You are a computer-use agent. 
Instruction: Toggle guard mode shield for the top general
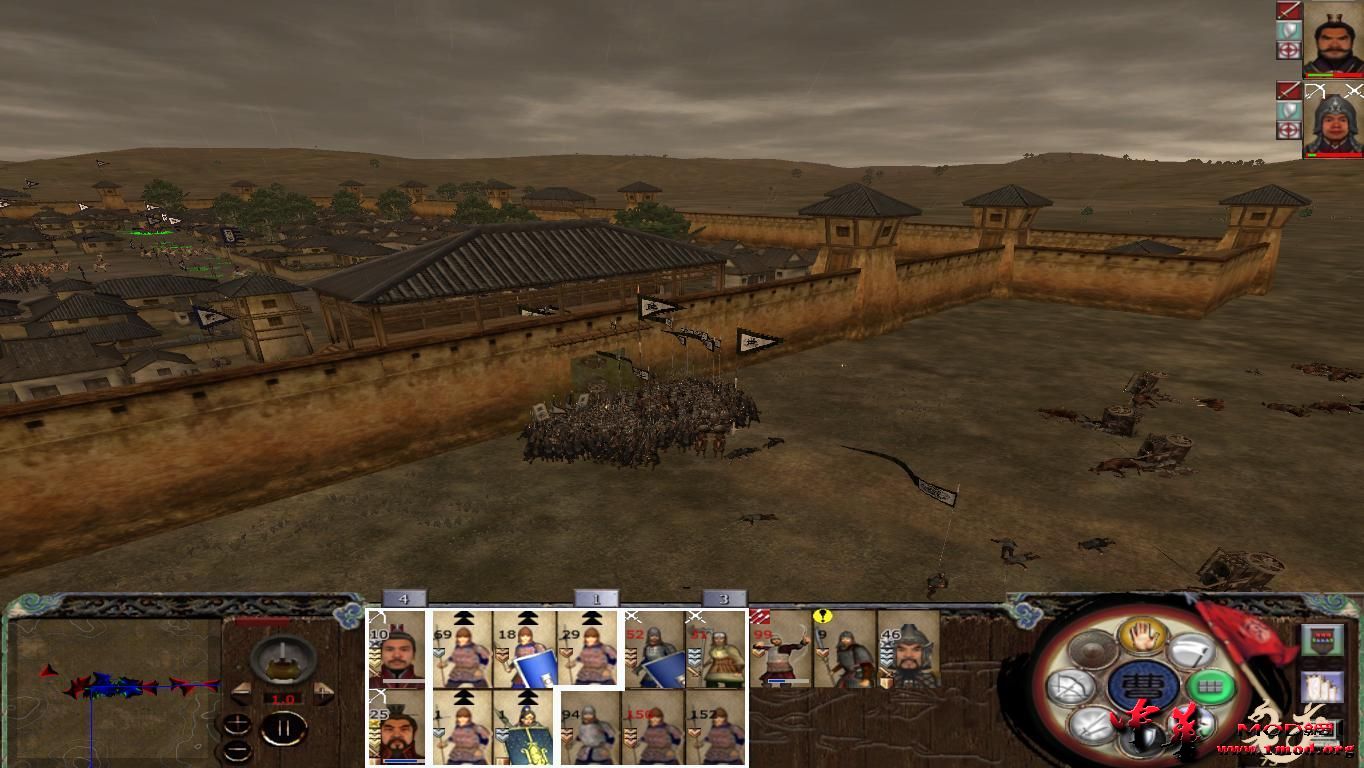tap(1289, 30)
